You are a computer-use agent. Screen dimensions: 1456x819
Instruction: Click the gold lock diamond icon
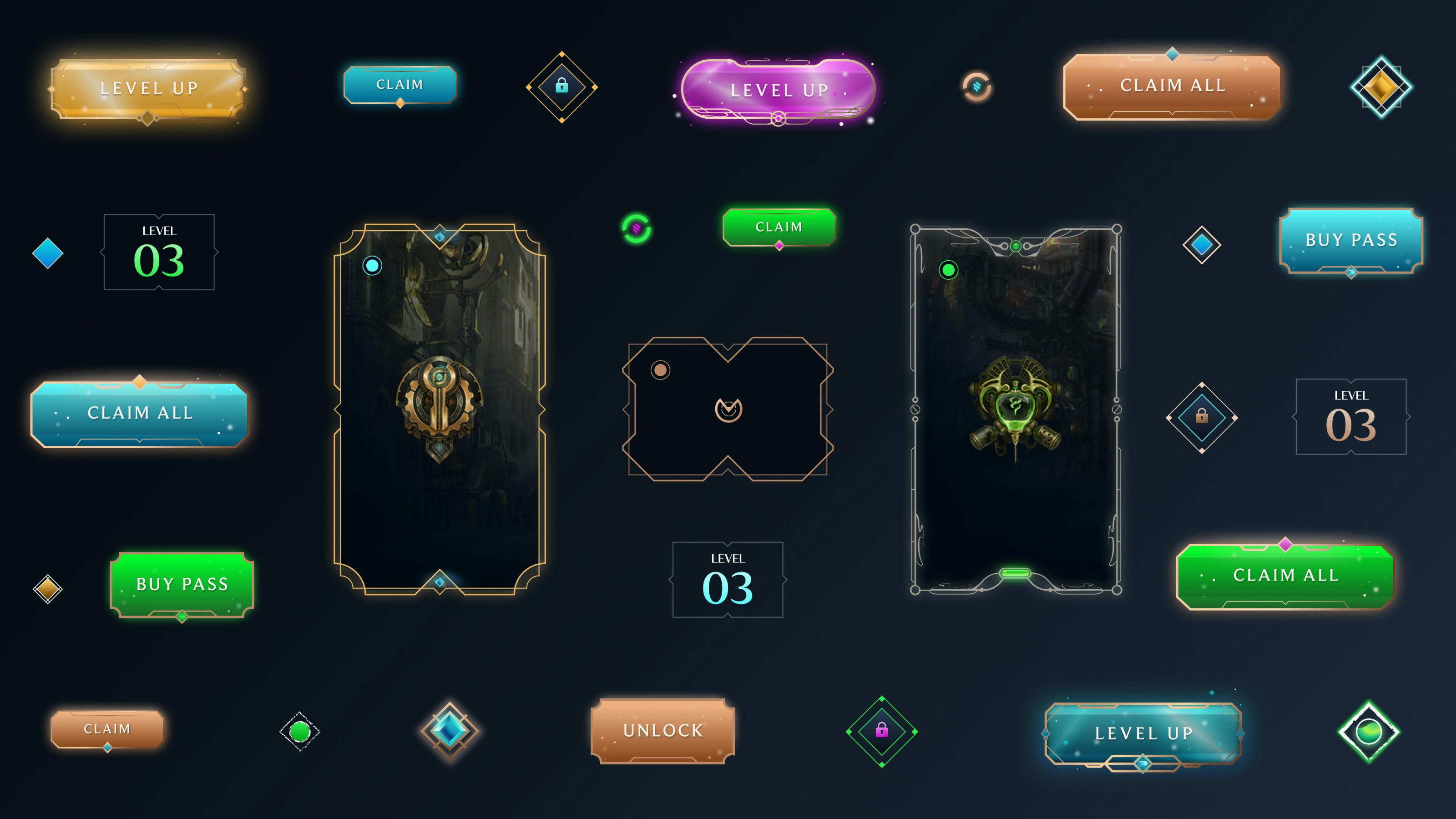pos(561,88)
